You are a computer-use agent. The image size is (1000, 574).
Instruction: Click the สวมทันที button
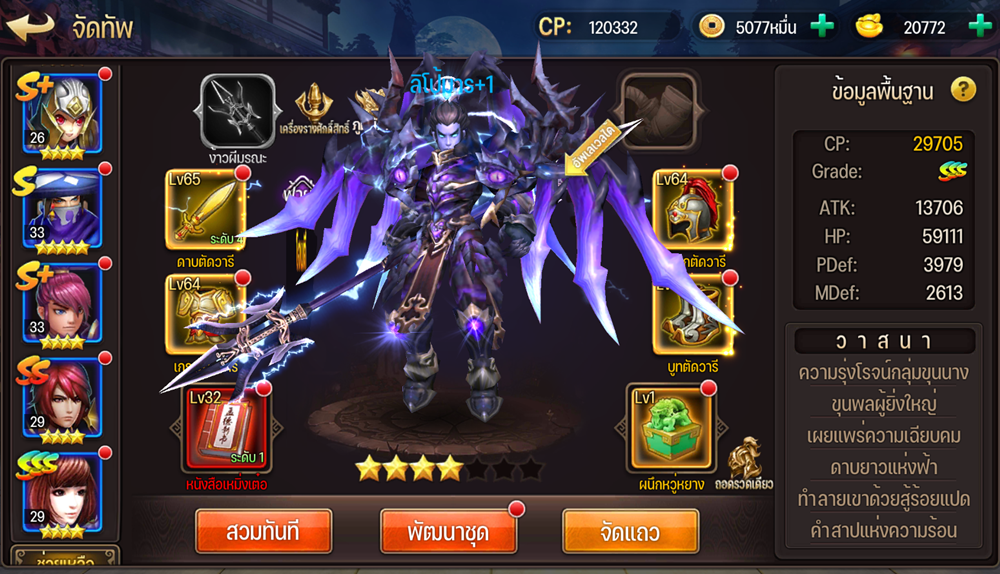(x=263, y=531)
